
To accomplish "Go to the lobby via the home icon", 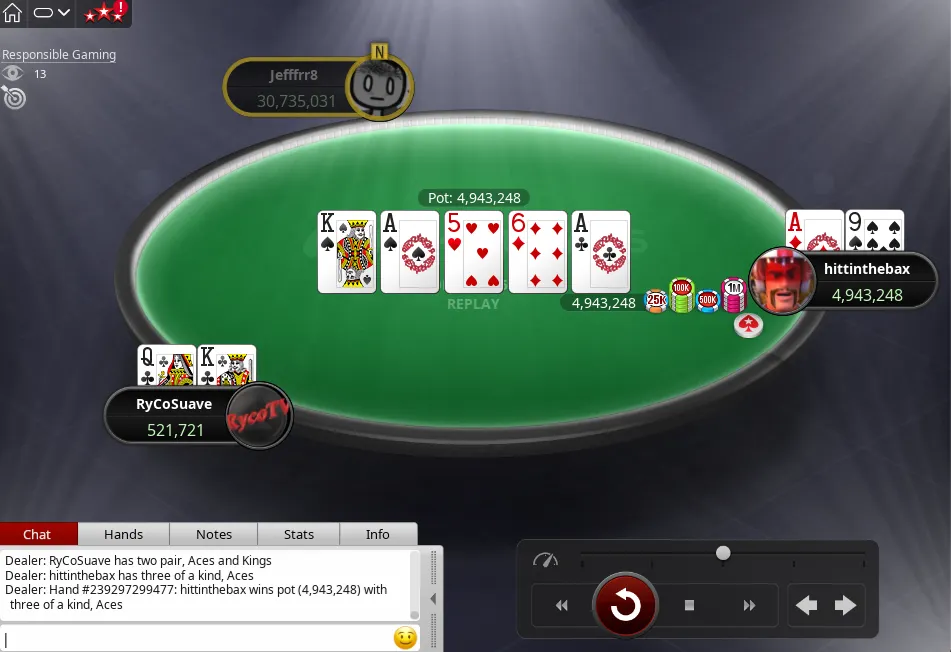I will tap(13, 13).
